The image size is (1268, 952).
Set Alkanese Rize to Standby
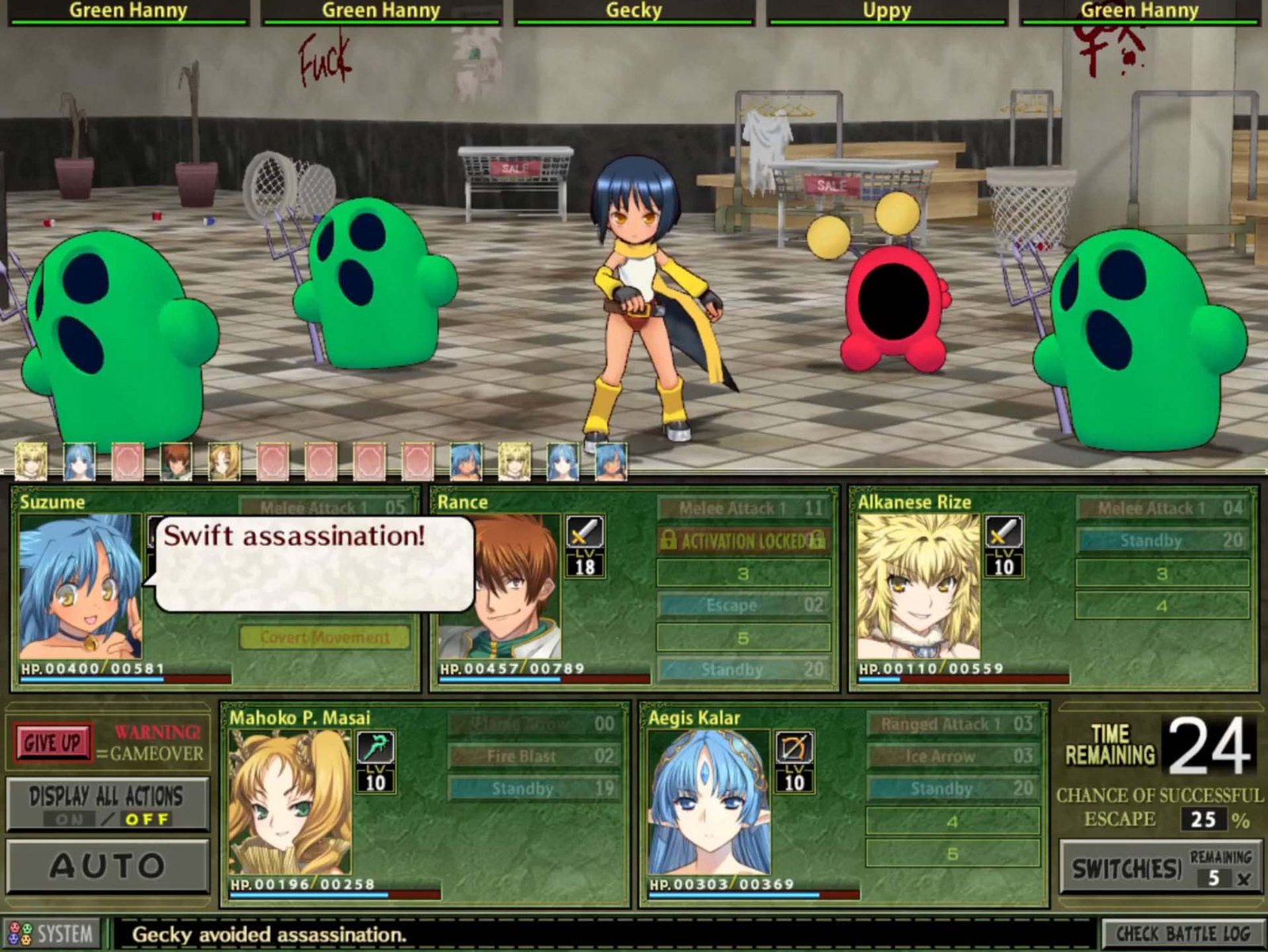click(1162, 541)
